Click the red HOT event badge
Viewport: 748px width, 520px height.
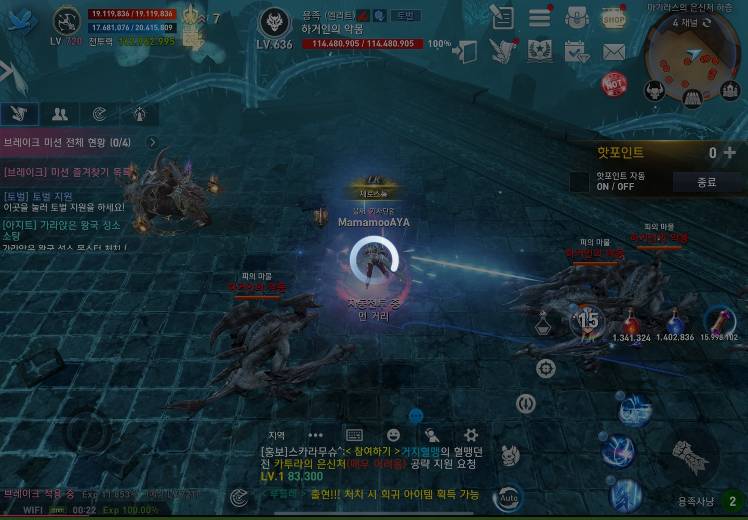click(613, 84)
